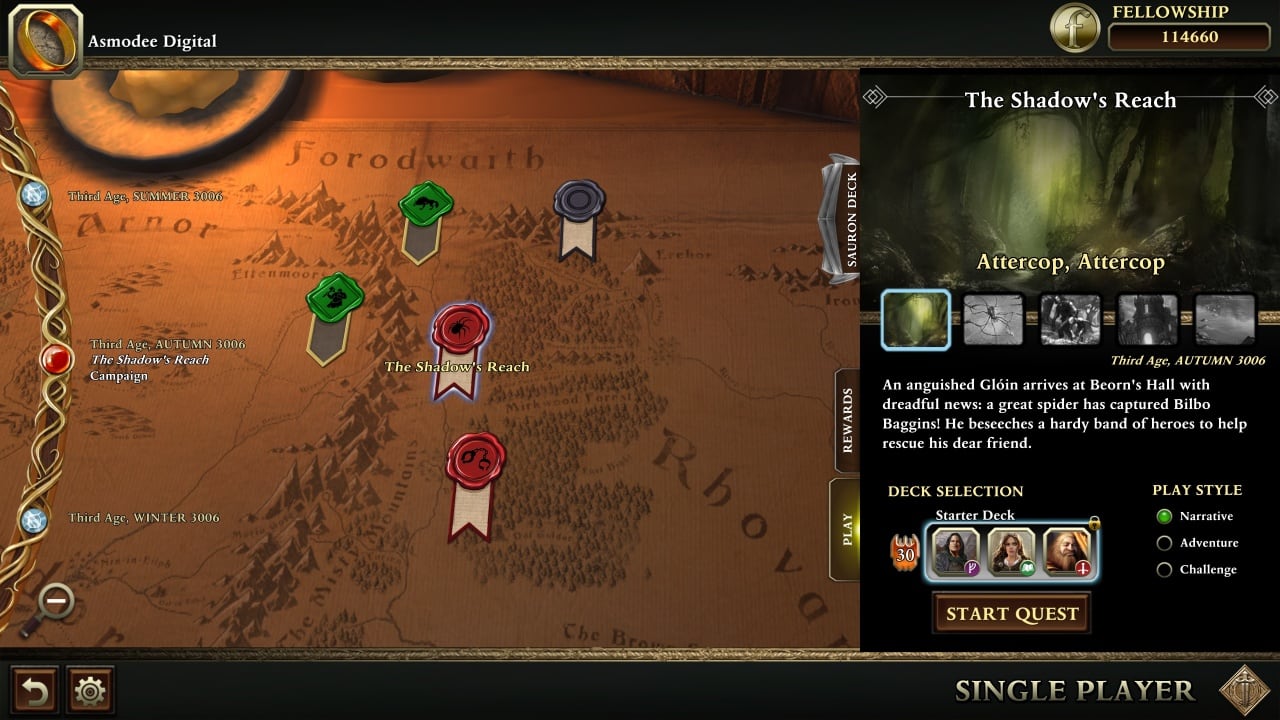Switch to the Challenge play style

[1164, 570]
